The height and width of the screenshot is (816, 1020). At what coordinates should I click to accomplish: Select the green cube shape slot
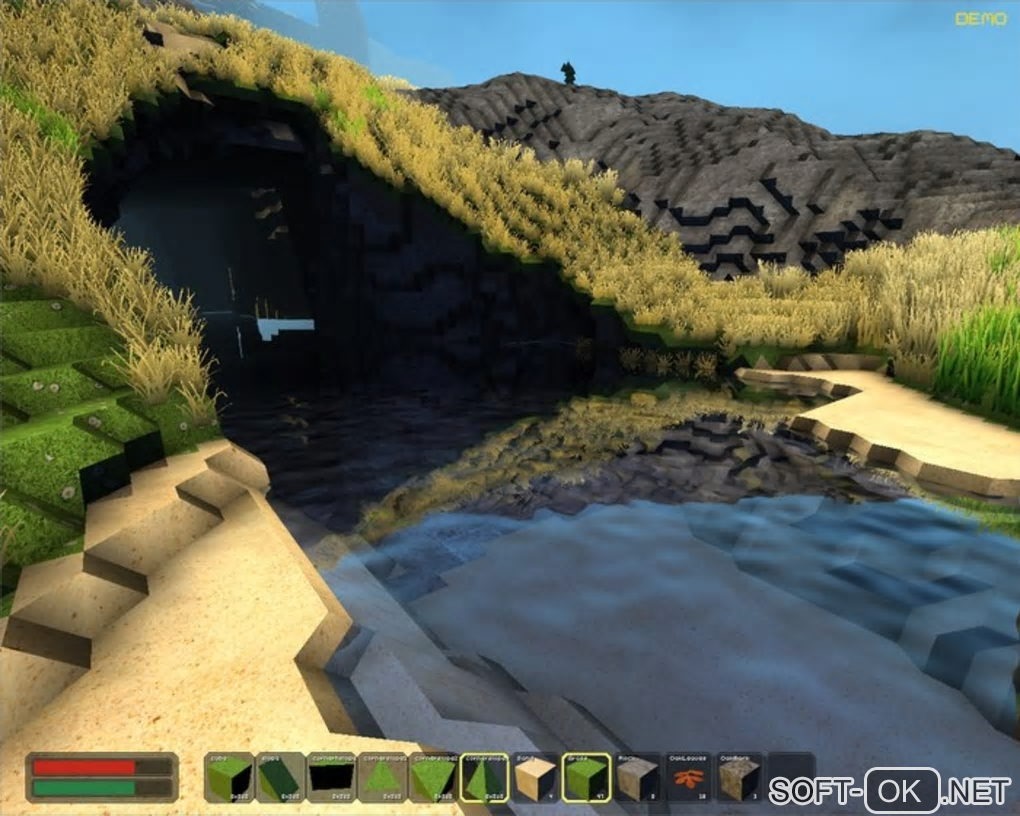tap(229, 777)
